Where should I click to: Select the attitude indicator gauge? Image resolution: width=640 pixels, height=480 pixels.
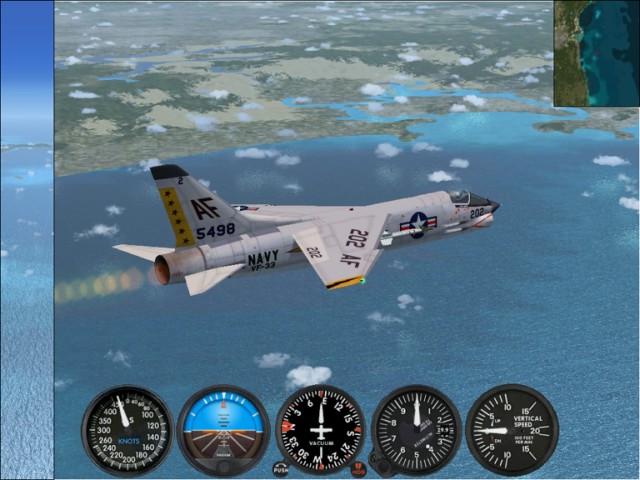223,430
